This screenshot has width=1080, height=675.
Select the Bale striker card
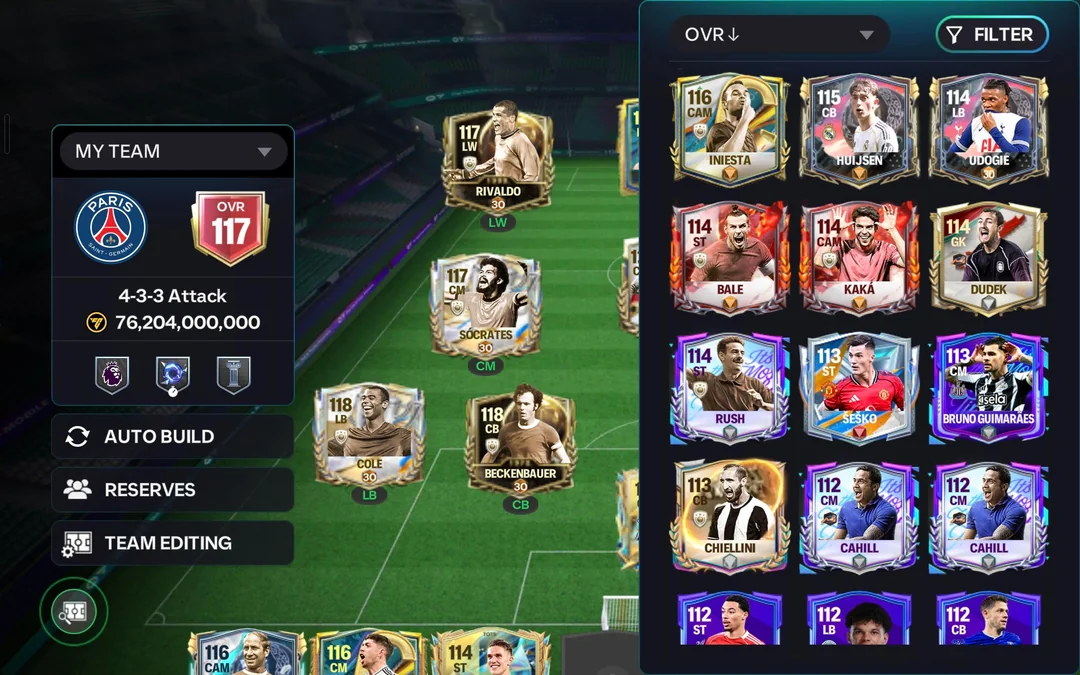coord(730,258)
